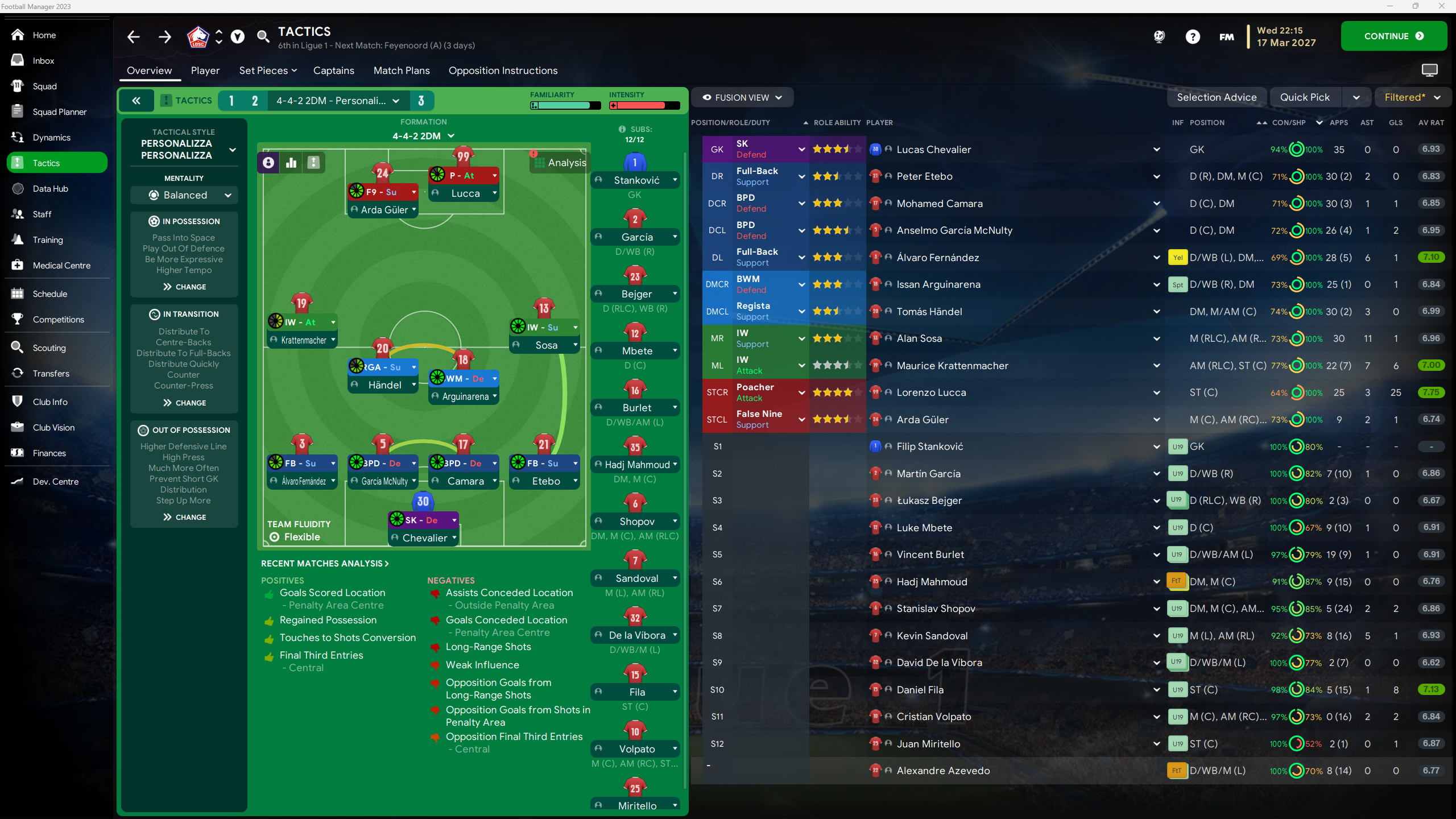
Task: Open the Mentality dropdown set to Balanced
Action: click(x=184, y=195)
